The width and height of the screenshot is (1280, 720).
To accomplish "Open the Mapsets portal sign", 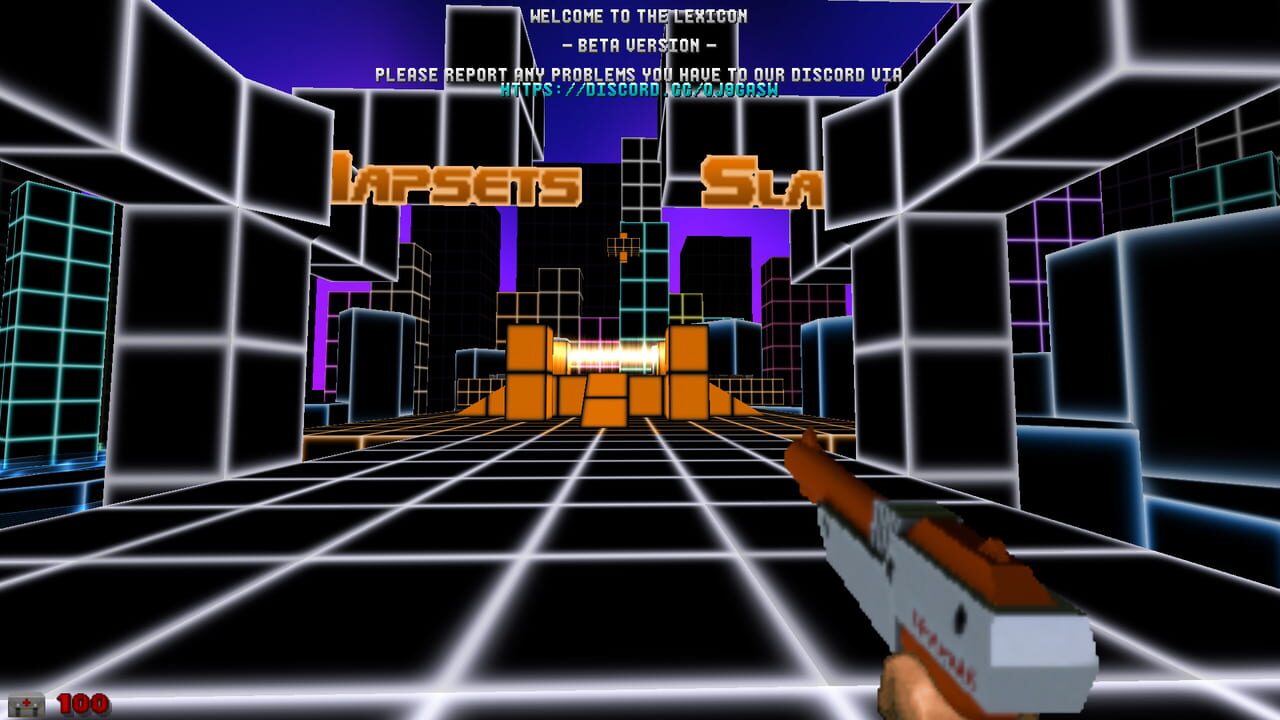I will pyautogui.click(x=460, y=180).
